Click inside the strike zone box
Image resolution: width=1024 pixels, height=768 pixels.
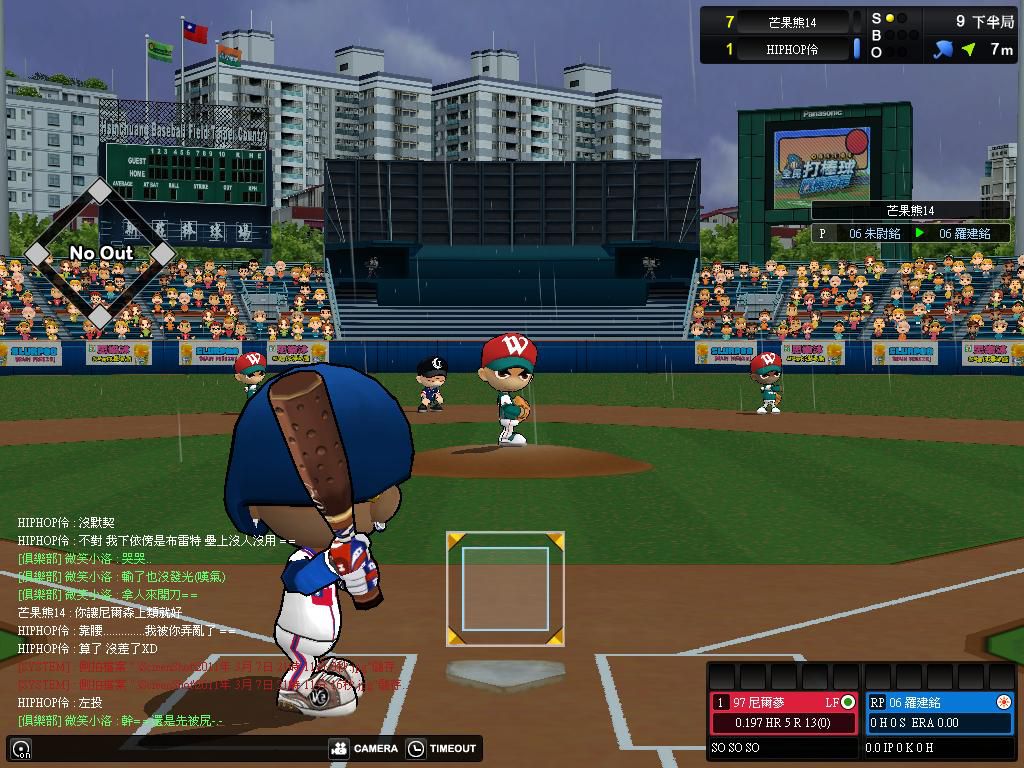(505, 588)
